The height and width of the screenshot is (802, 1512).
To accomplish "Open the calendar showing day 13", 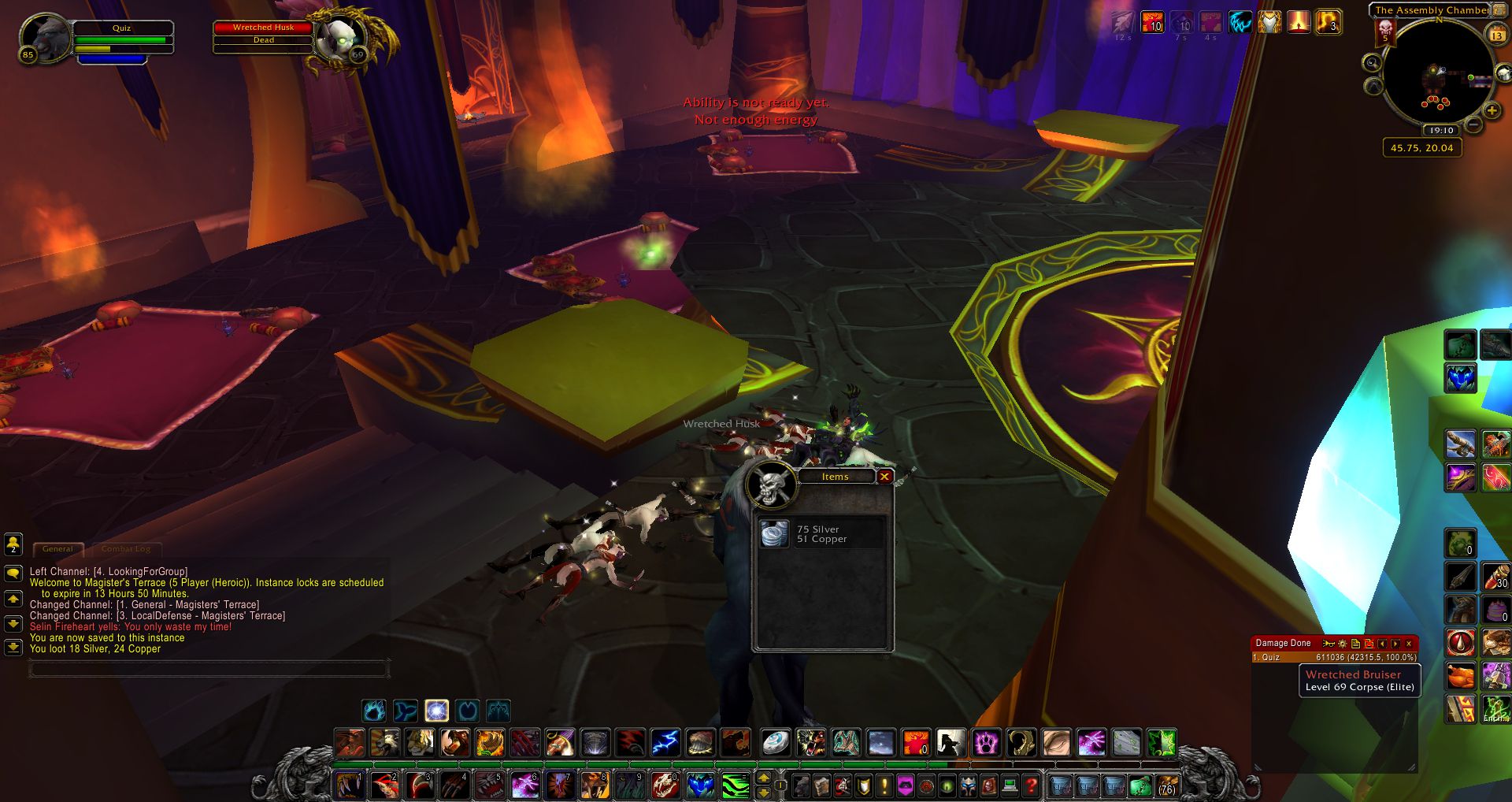I will pyautogui.click(x=1497, y=35).
